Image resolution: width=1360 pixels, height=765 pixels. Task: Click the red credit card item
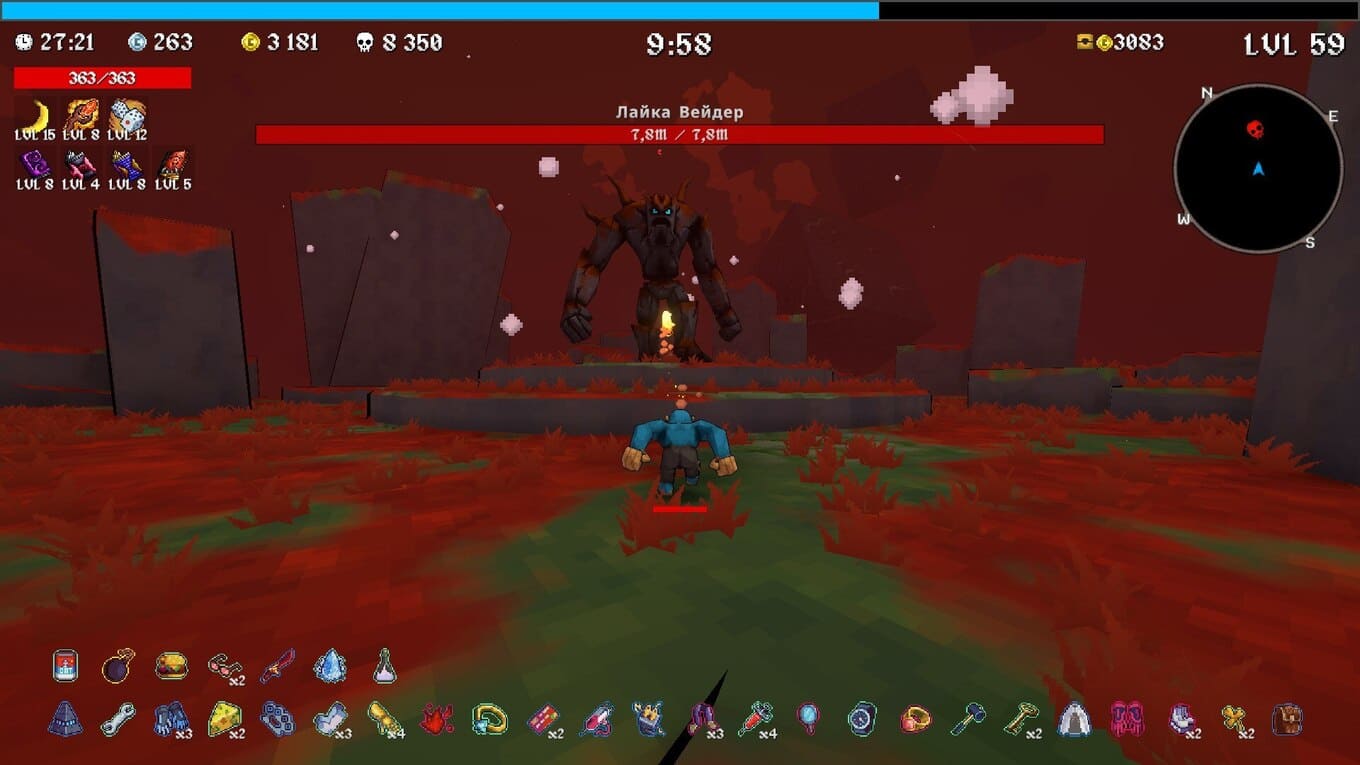[x=543, y=719]
